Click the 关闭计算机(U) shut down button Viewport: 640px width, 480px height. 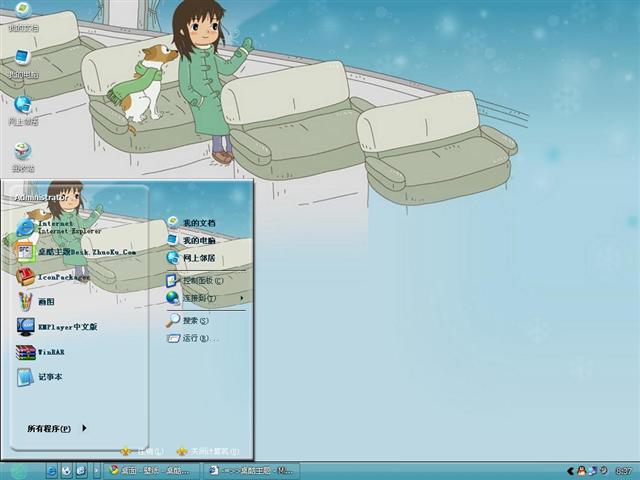(x=203, y=451)
